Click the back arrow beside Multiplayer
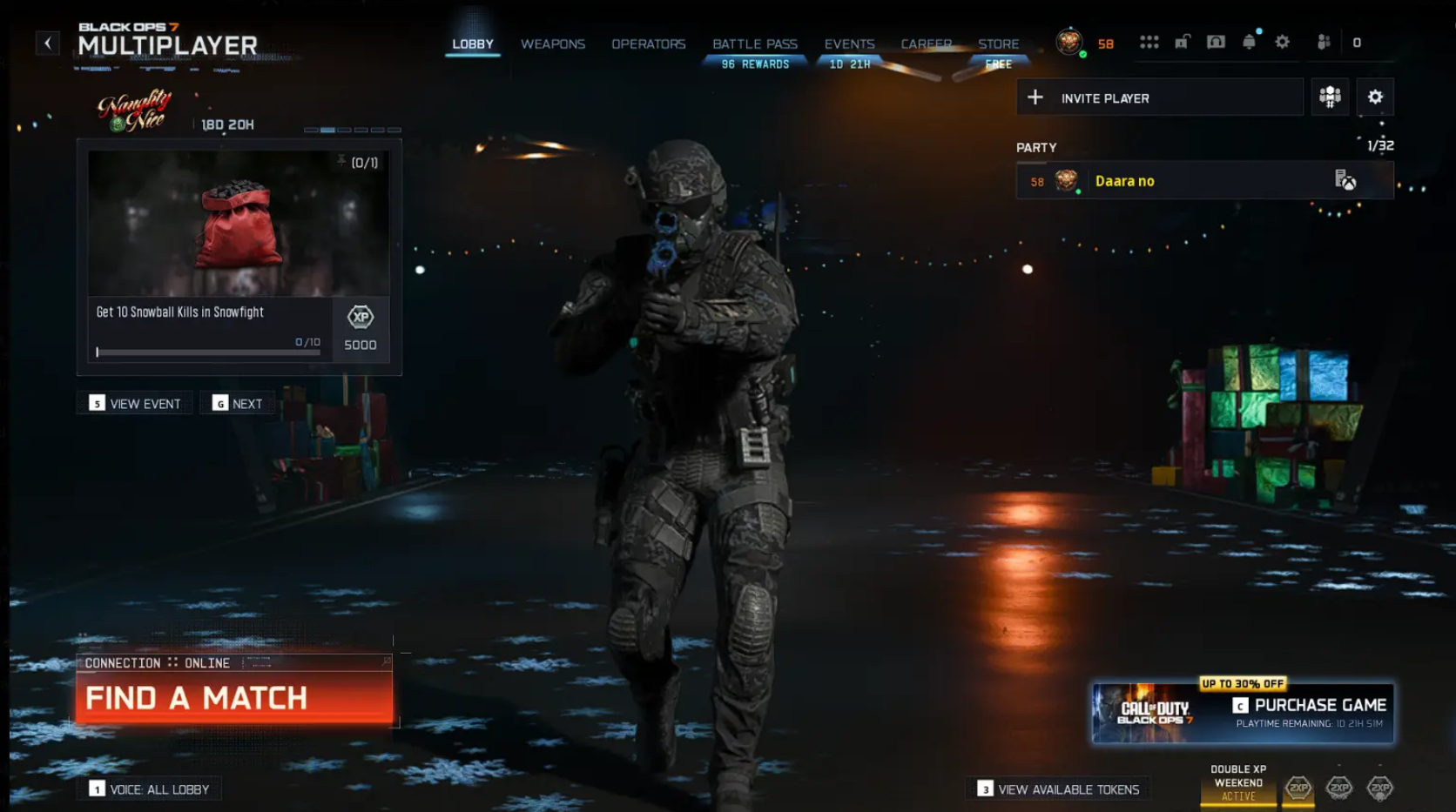Screen dimensions: 1456x812 [x=48, y=42]
